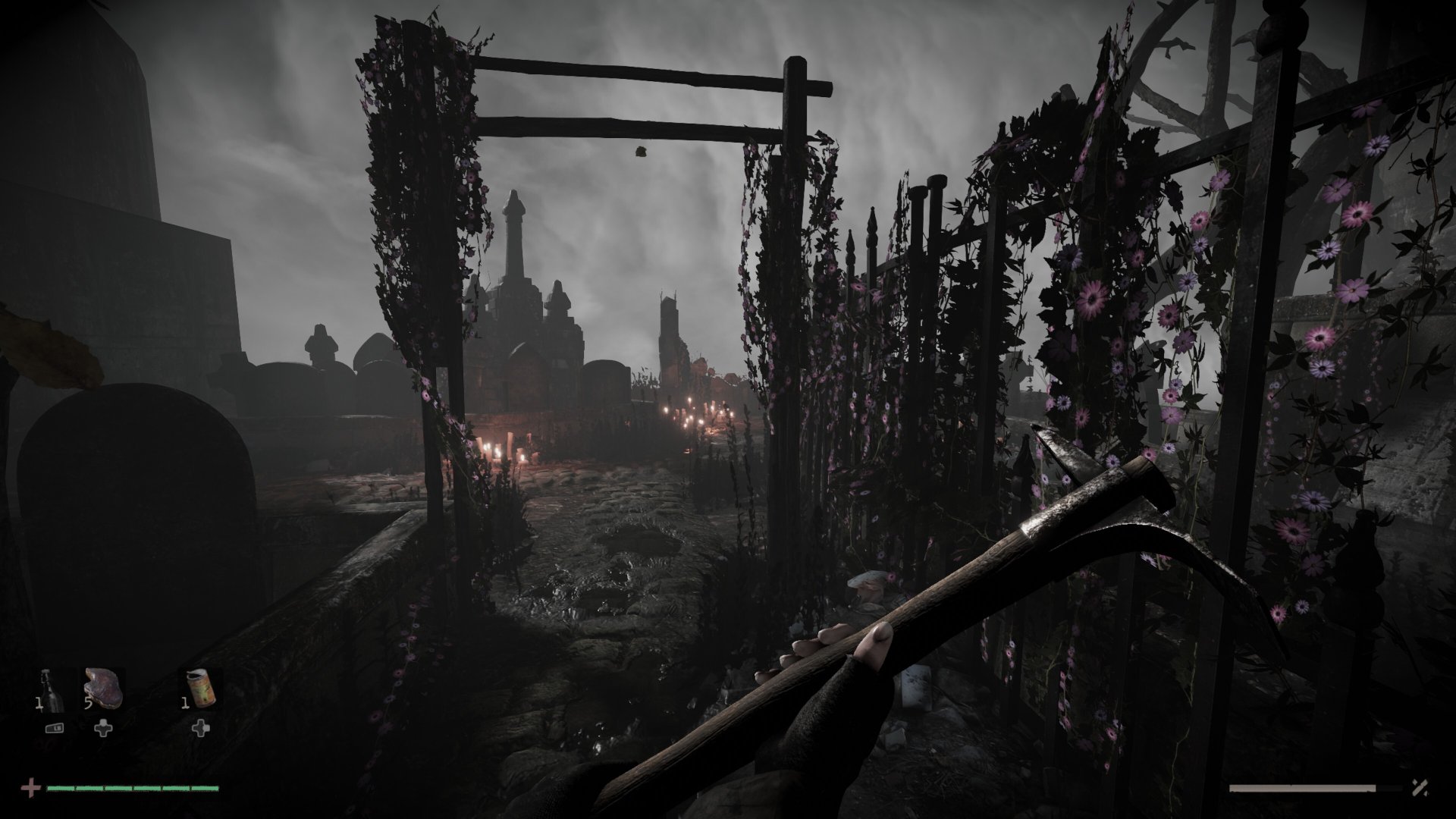Click the green segmented health bar
The height and width of the screenshot is (819, 1456).
133,788
